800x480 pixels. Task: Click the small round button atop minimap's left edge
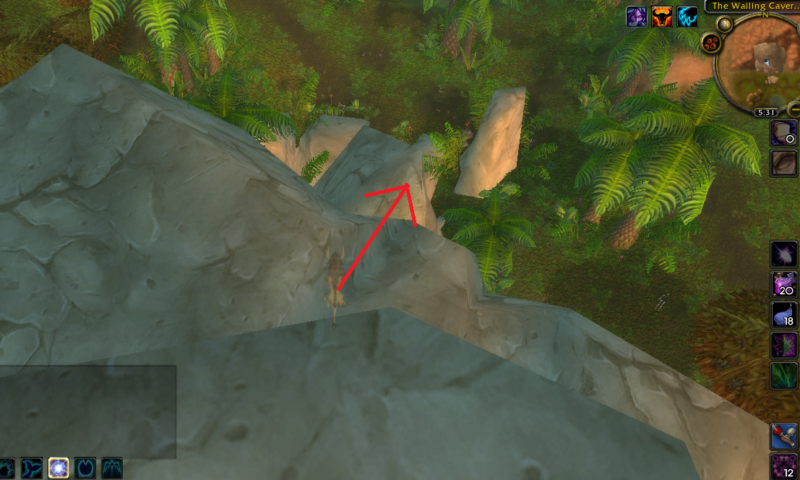pos(725,23)
